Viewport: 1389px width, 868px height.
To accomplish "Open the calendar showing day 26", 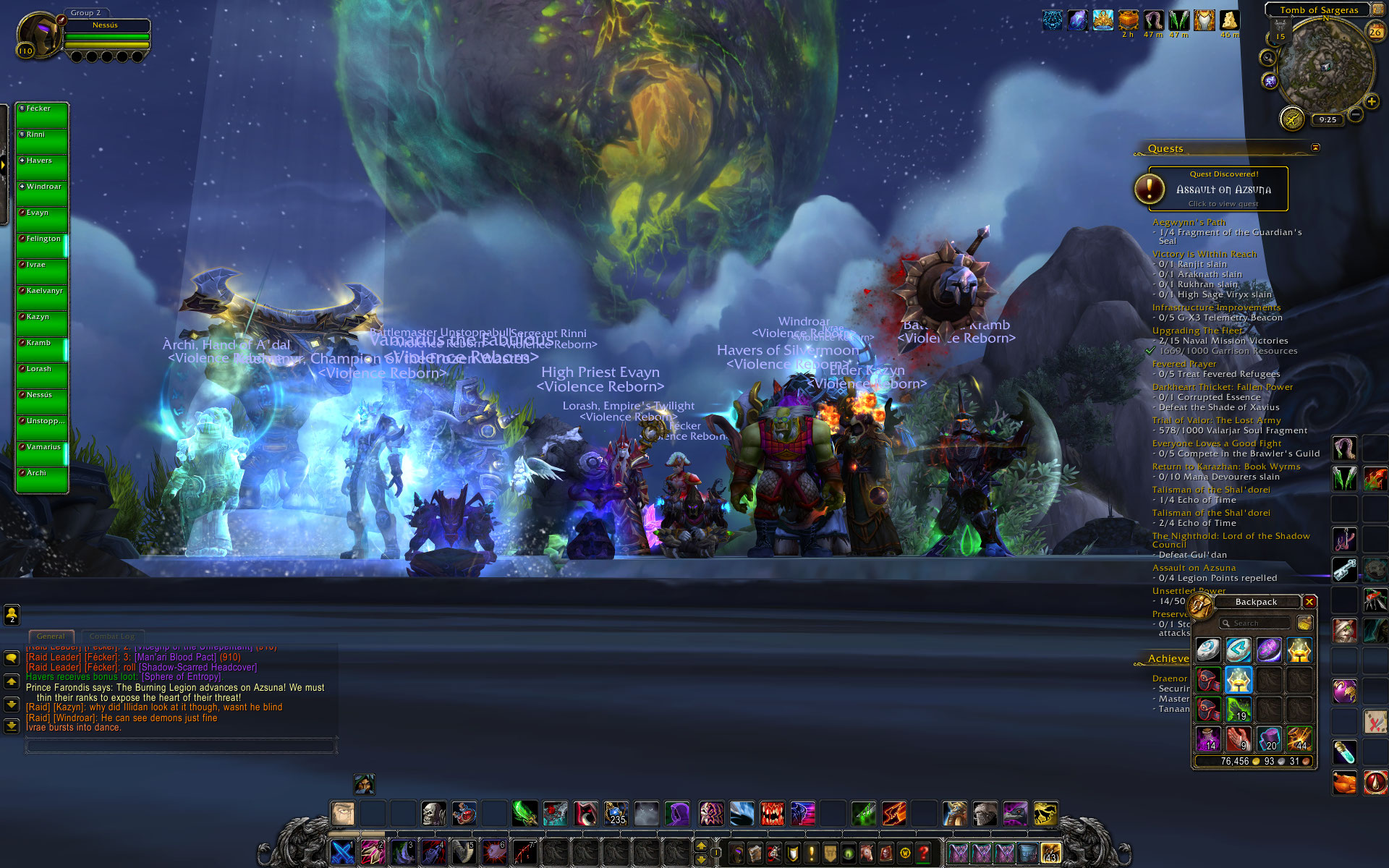I will click(1375, 32).
